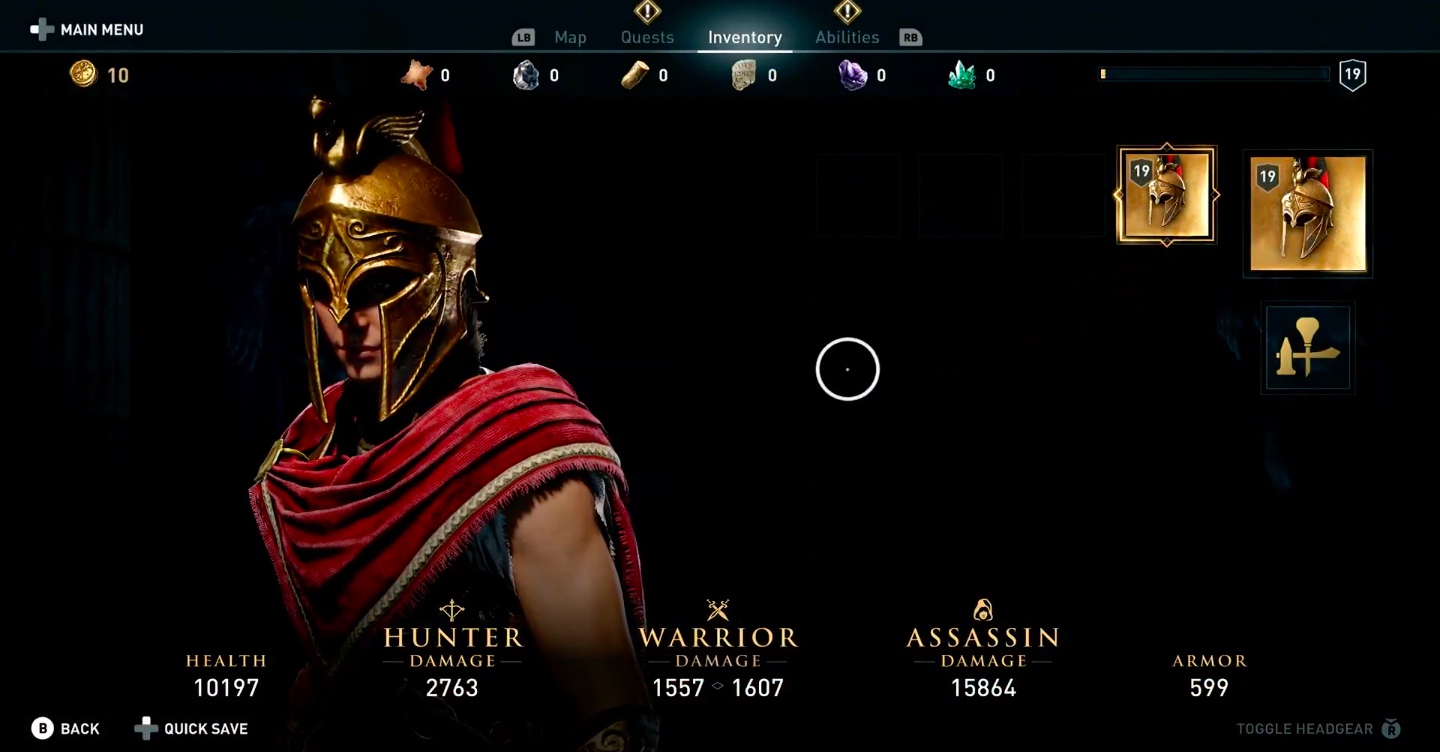Select the Inventory tab
This screenshot has height=752, width=1440.
[x=745, y=37]
